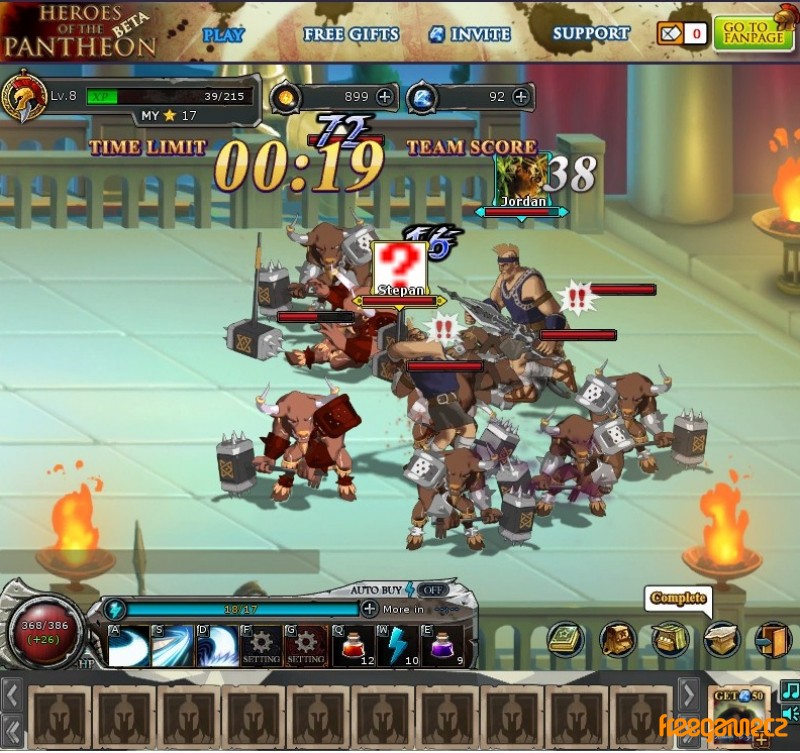800x753 pixels.
Task: Use the purple potion
Action: click(441, 645)
